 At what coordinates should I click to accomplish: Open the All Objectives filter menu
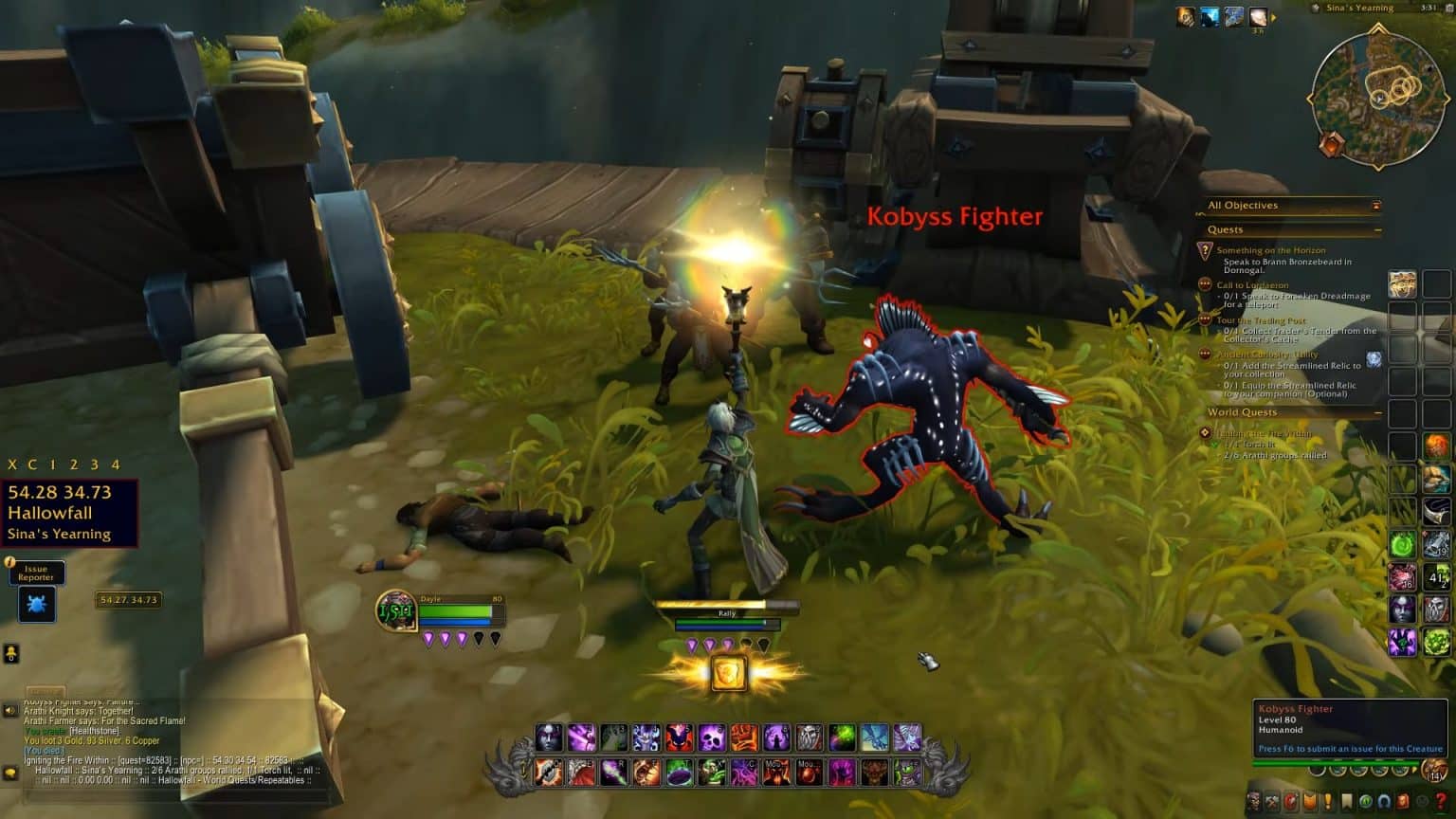1377,205
